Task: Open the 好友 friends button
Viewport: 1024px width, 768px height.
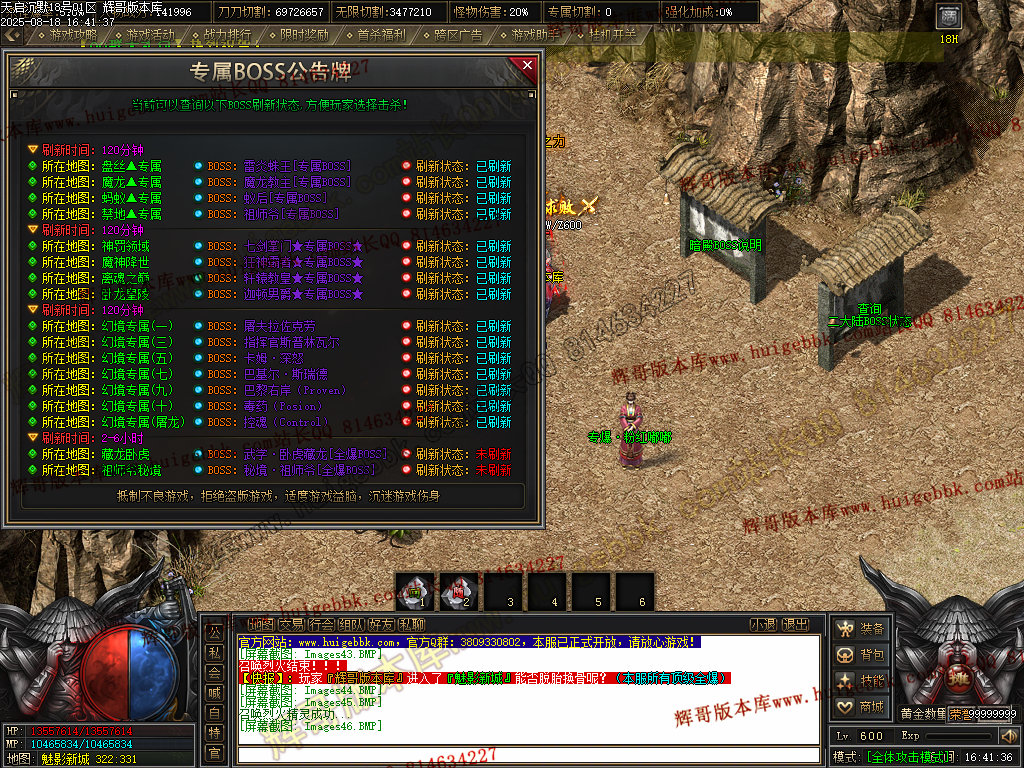Action: pos(383,625)
